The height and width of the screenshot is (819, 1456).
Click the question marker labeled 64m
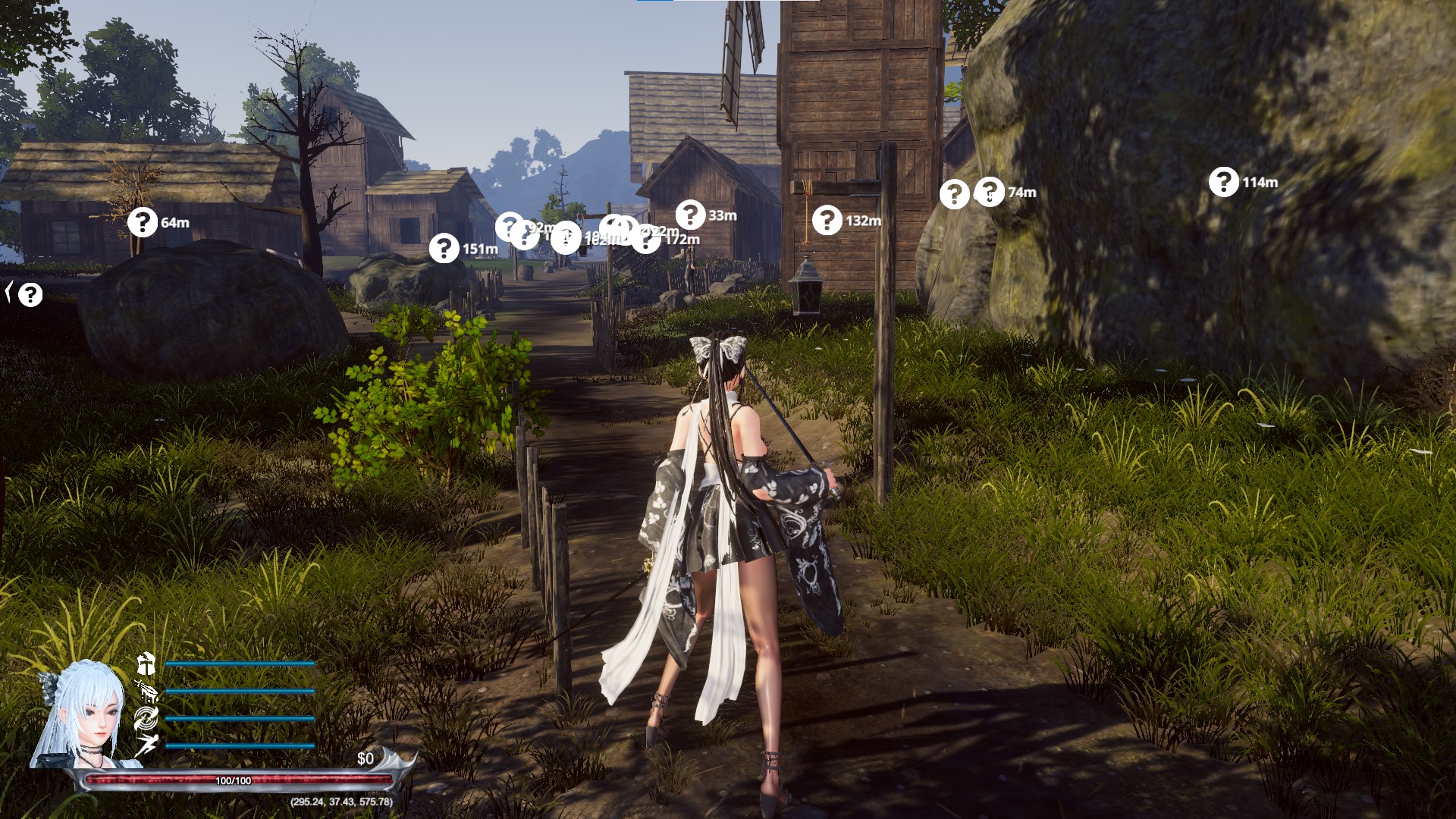tap(142, 222)
